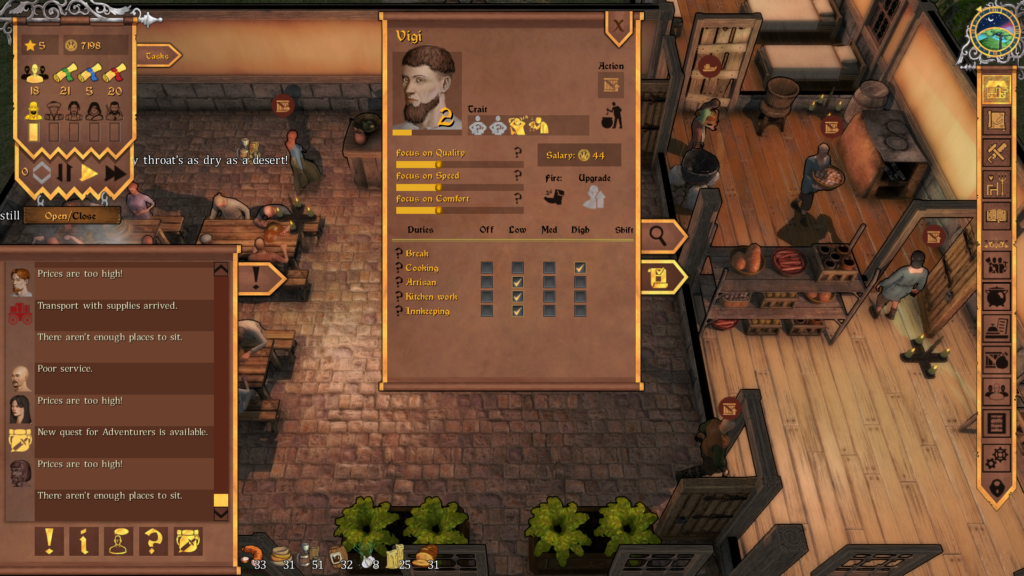Click the Upgrade employee icon
The height and width of the screenshot is (576, 1024).
595,197
